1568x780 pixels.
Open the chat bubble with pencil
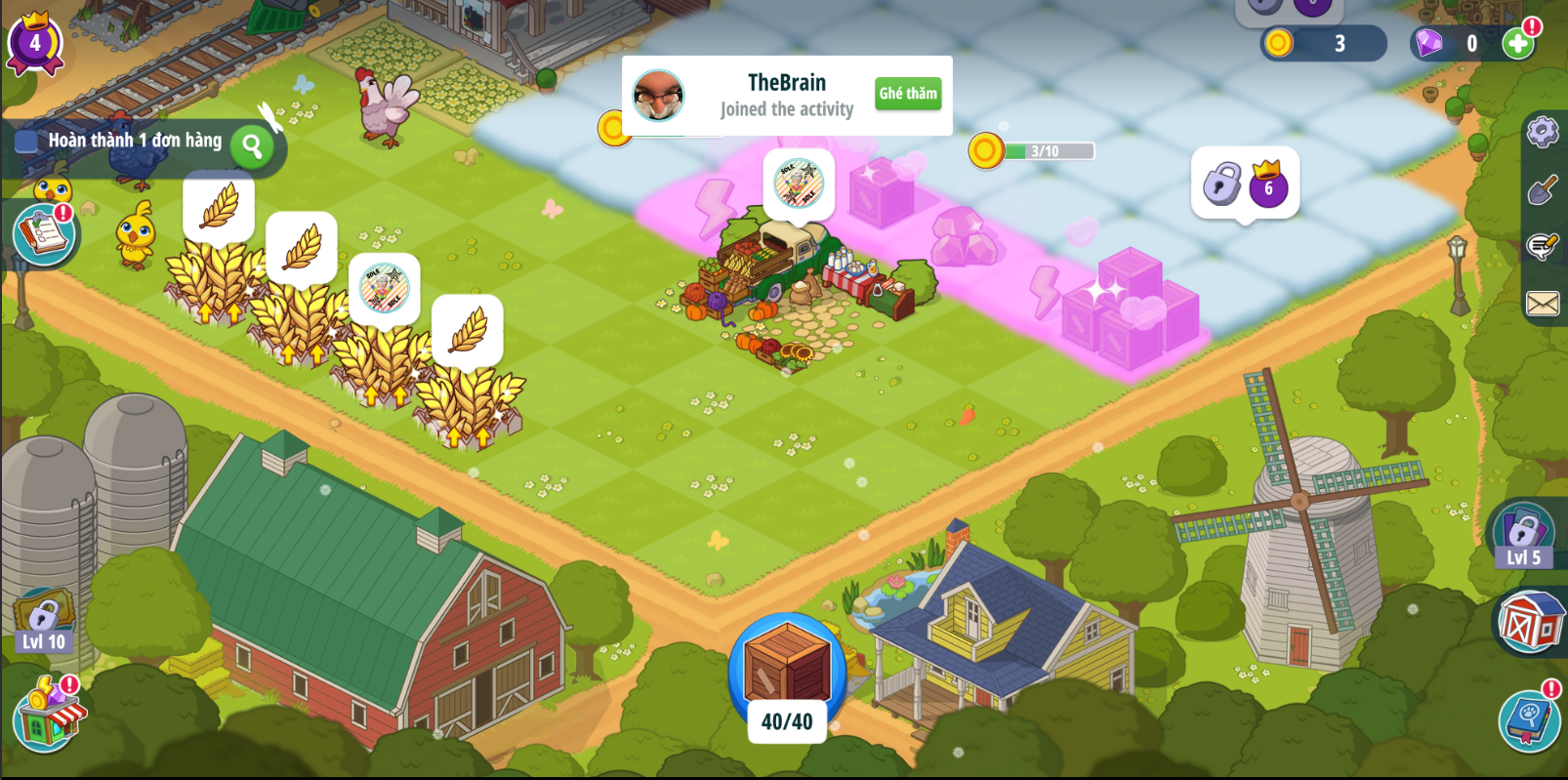tap(1542, 246)
